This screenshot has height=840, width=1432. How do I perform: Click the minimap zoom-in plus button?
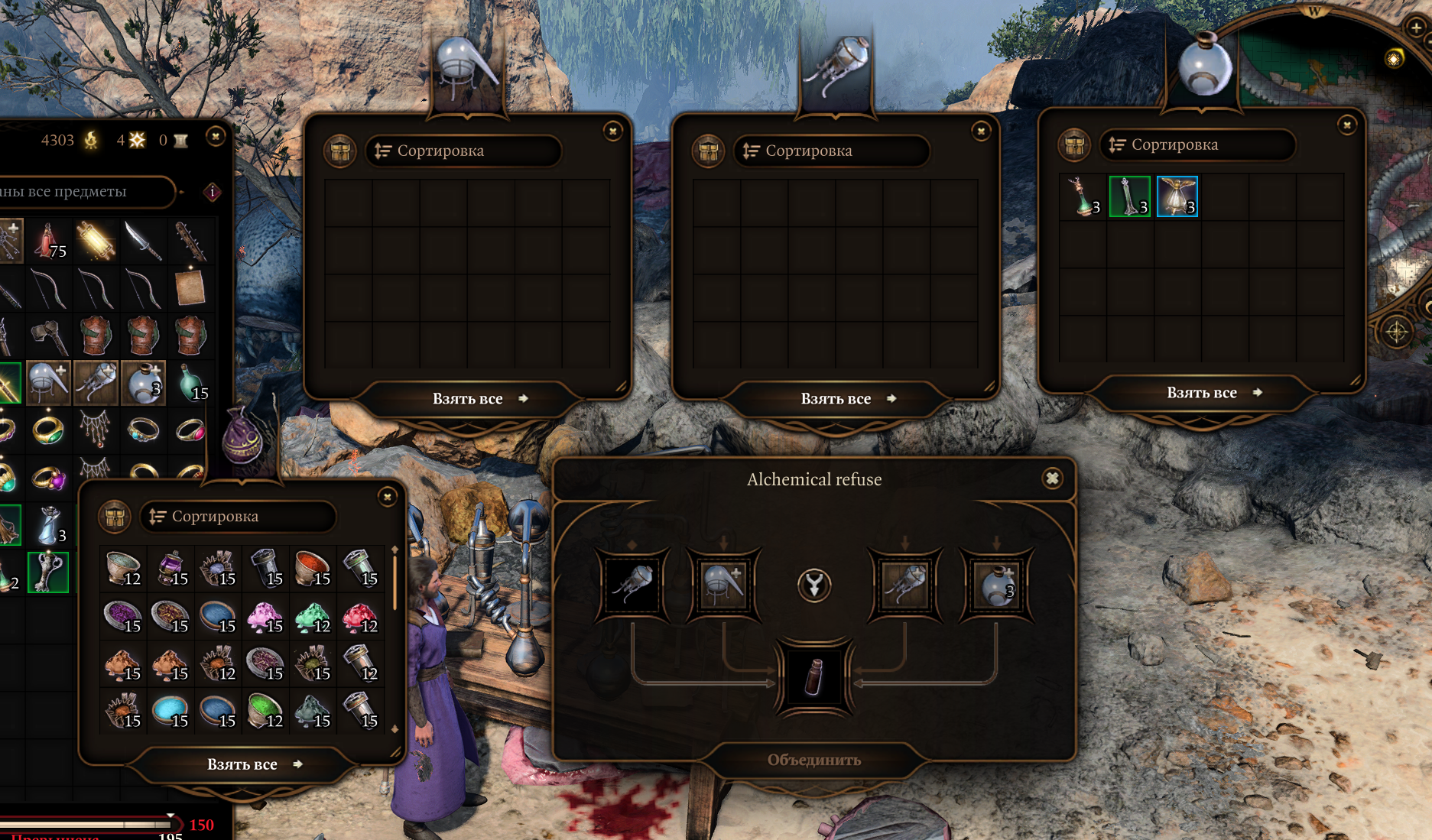point(1416,27)
